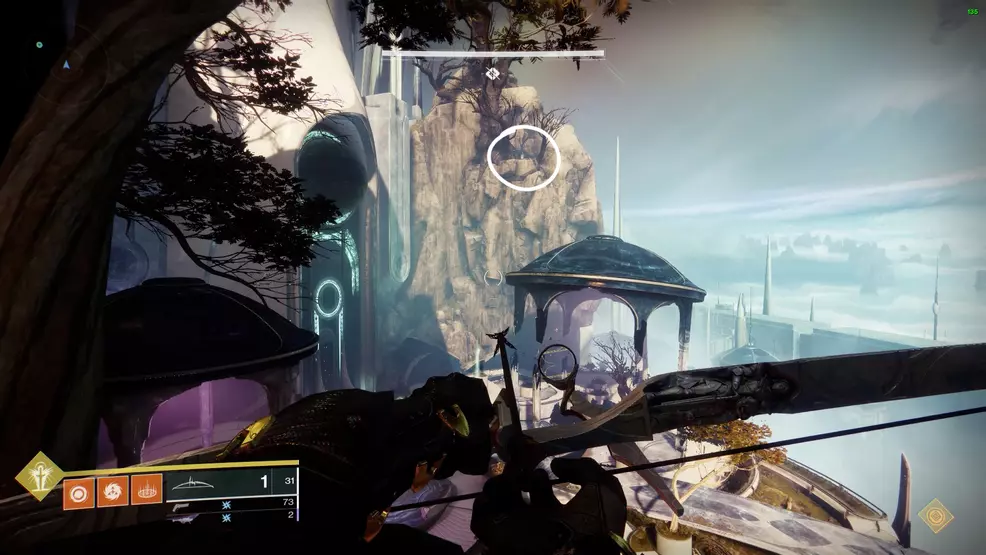Activate the golden super ability diamond

click(x=39, y=475)
